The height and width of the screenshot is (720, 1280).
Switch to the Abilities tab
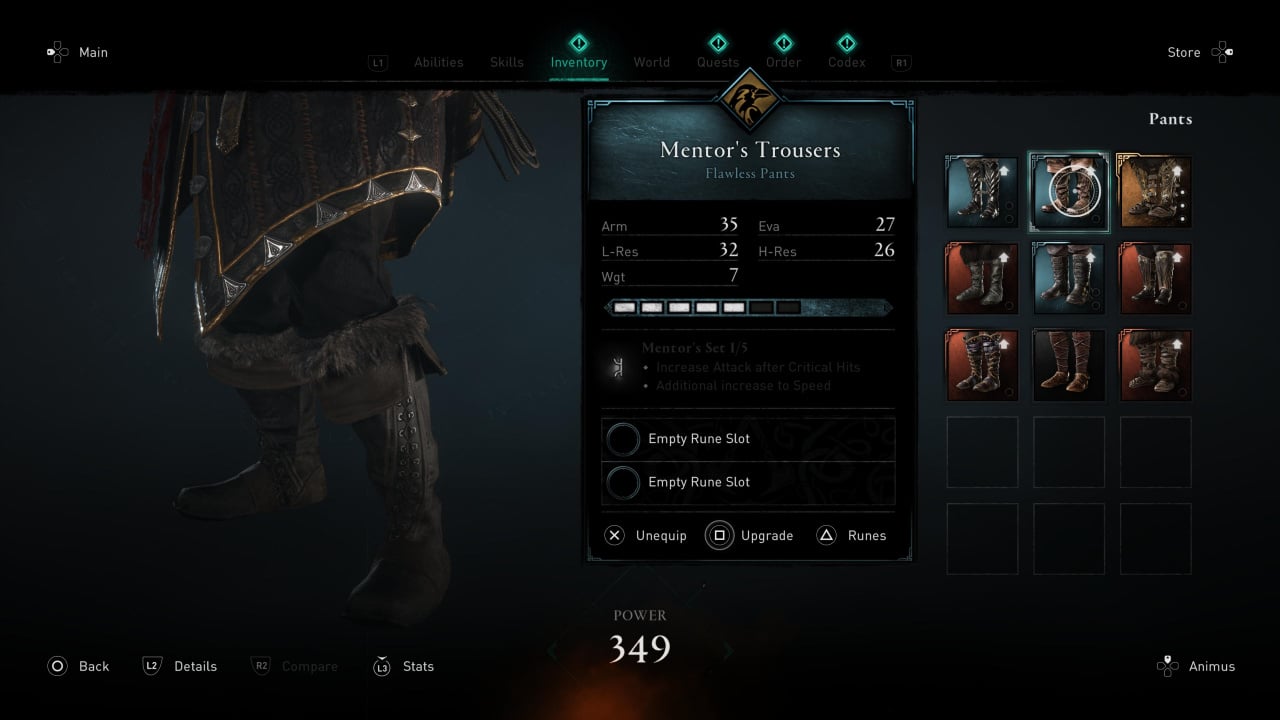click(438, 62)
